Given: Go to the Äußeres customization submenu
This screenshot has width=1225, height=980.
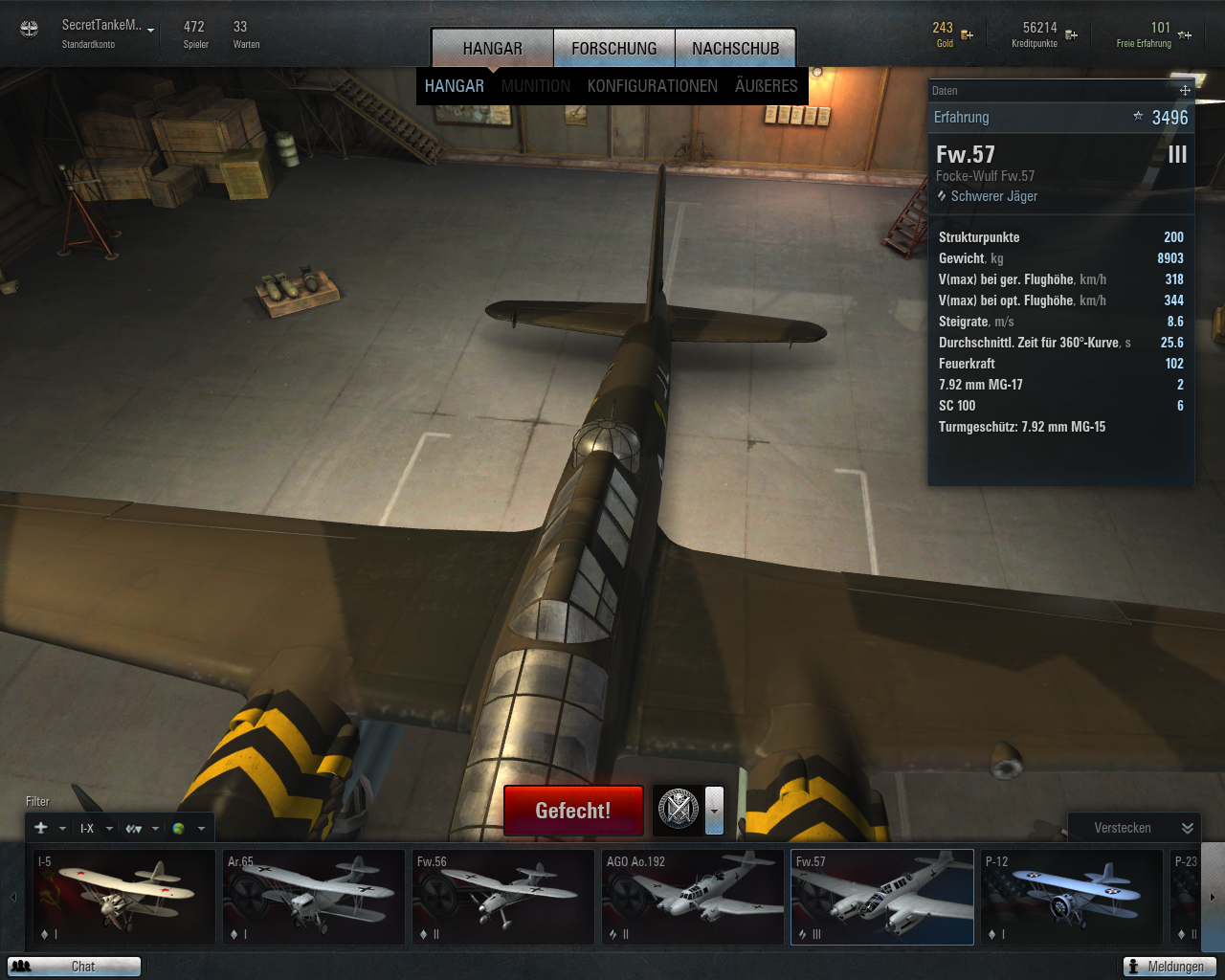Looking at the screenshot, I should [766, 86].
